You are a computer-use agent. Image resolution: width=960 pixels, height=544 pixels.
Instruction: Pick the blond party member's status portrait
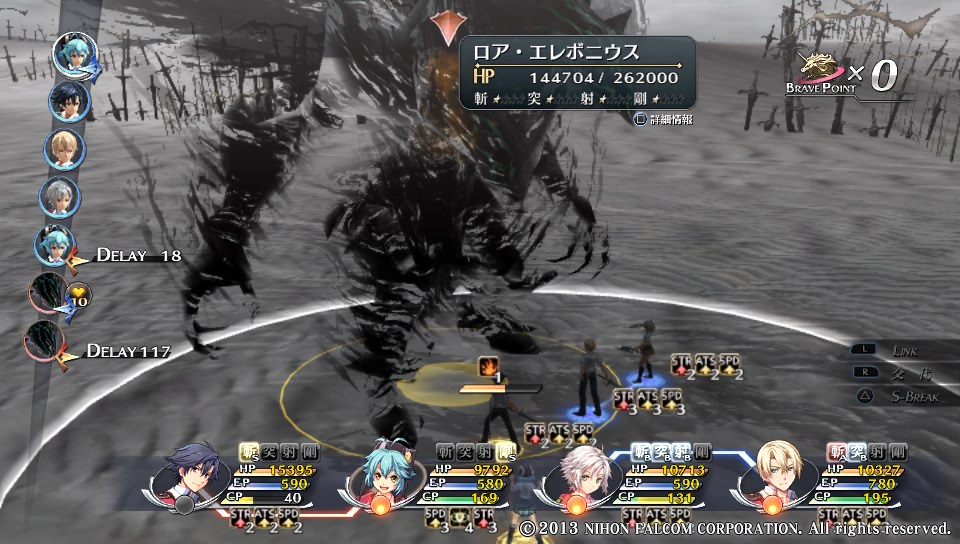tap(775, 470)
